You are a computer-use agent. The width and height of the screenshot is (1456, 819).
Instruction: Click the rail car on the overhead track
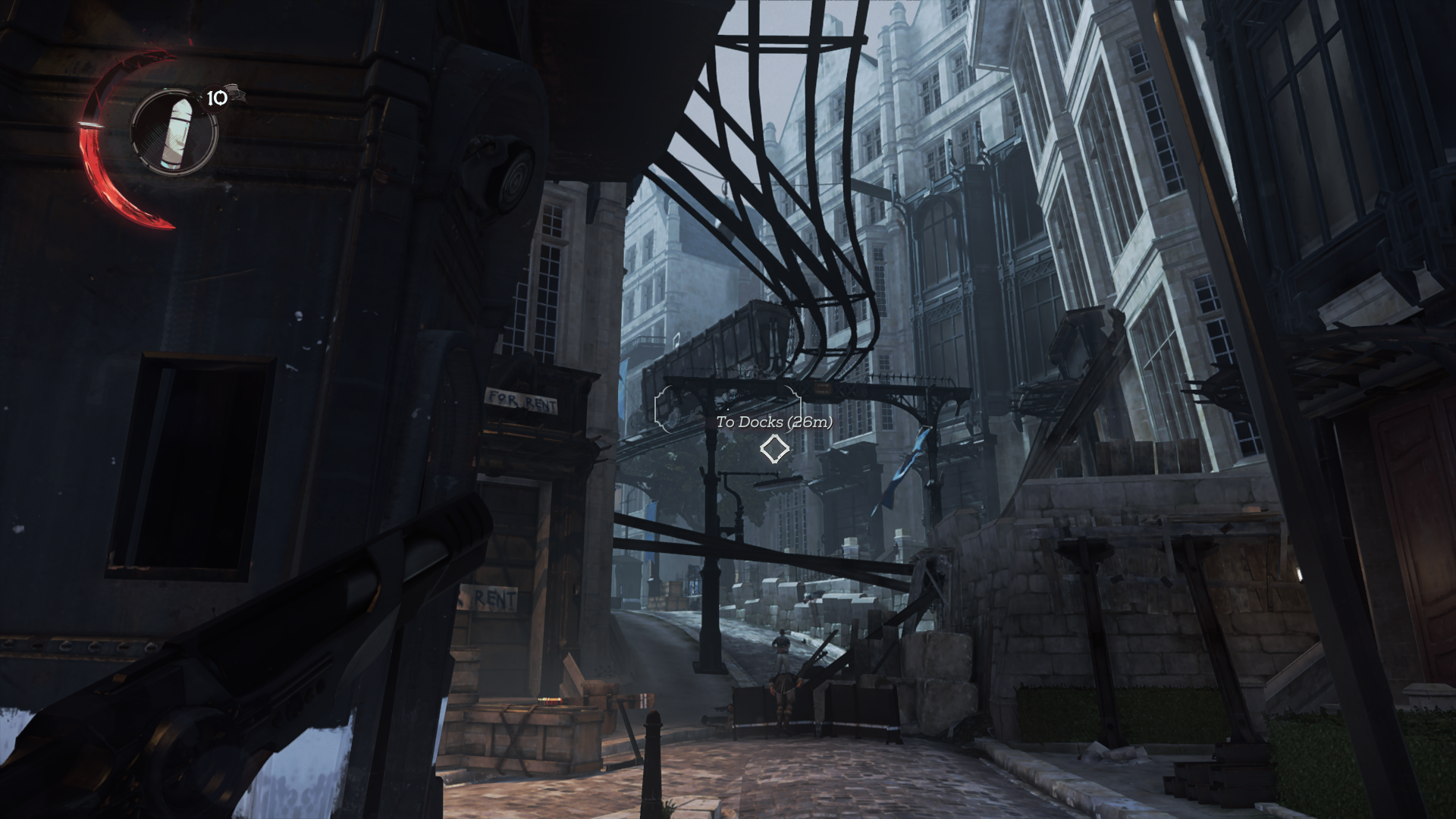point(747,345)
